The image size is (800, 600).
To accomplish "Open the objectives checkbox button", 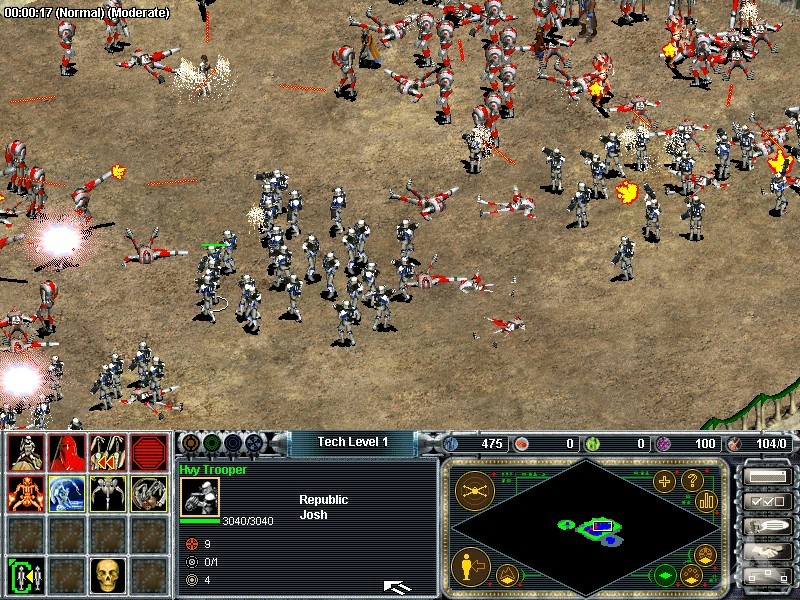I will (765, 501).
